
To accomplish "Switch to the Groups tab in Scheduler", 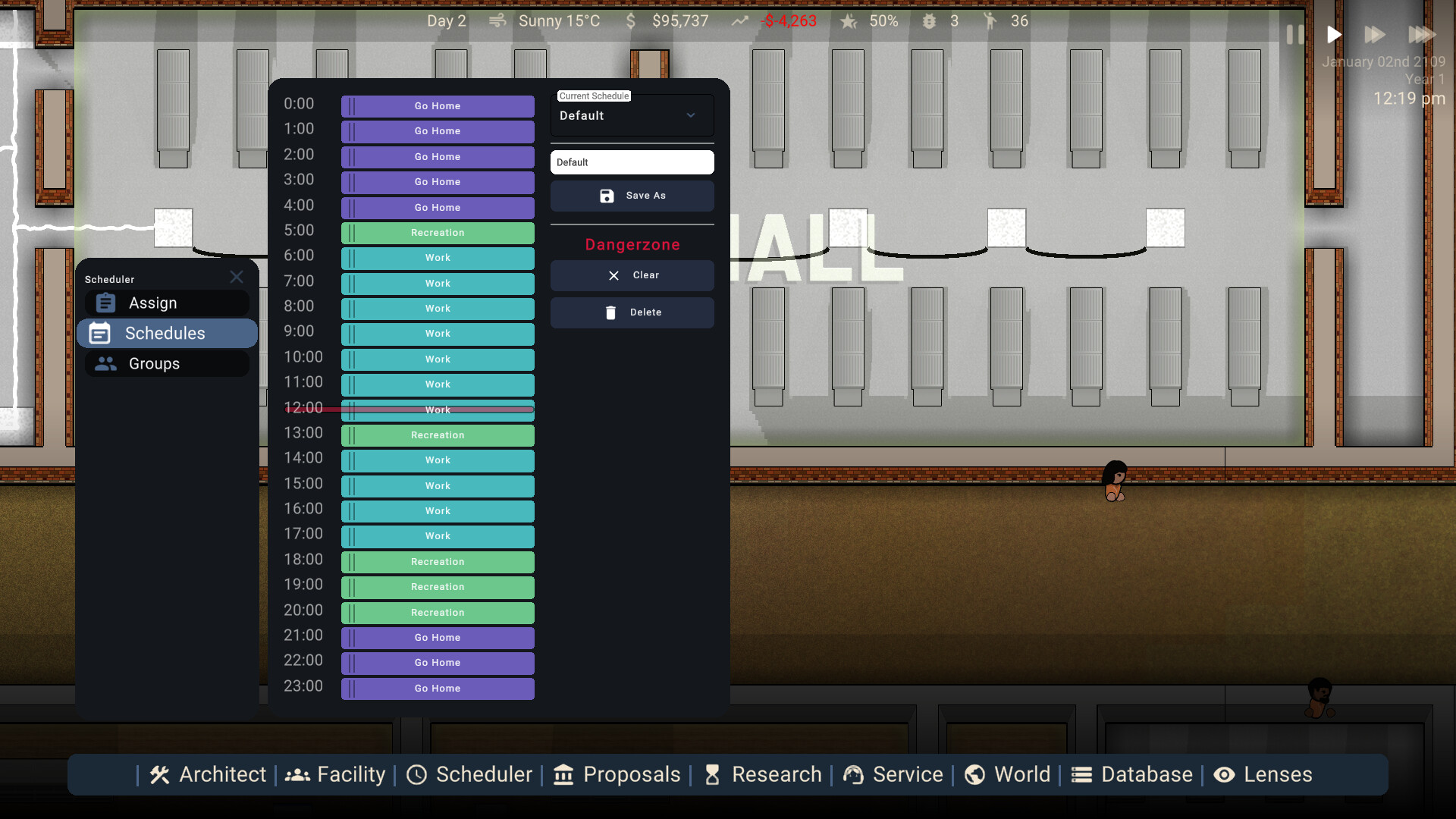I will pos(167,363).
